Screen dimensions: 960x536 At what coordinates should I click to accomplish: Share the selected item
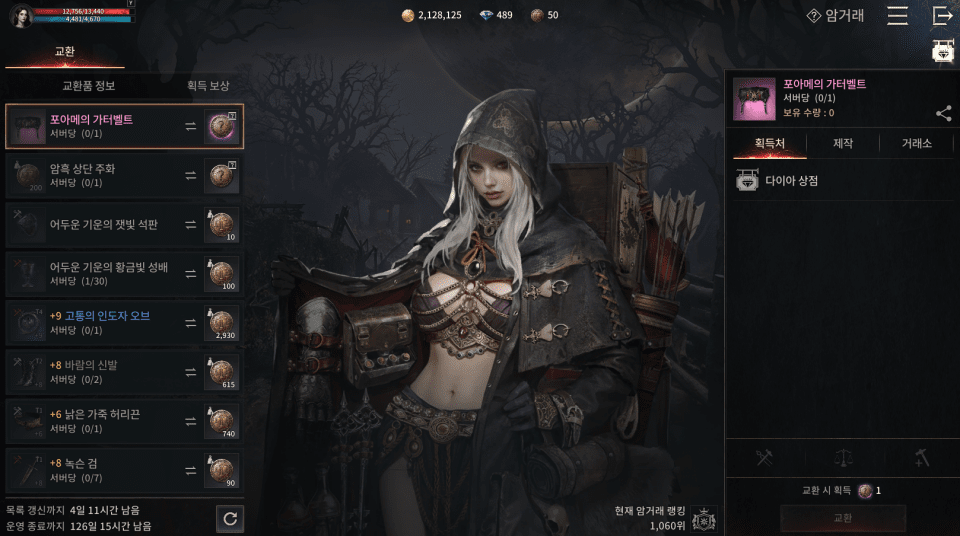click(943, 113)
